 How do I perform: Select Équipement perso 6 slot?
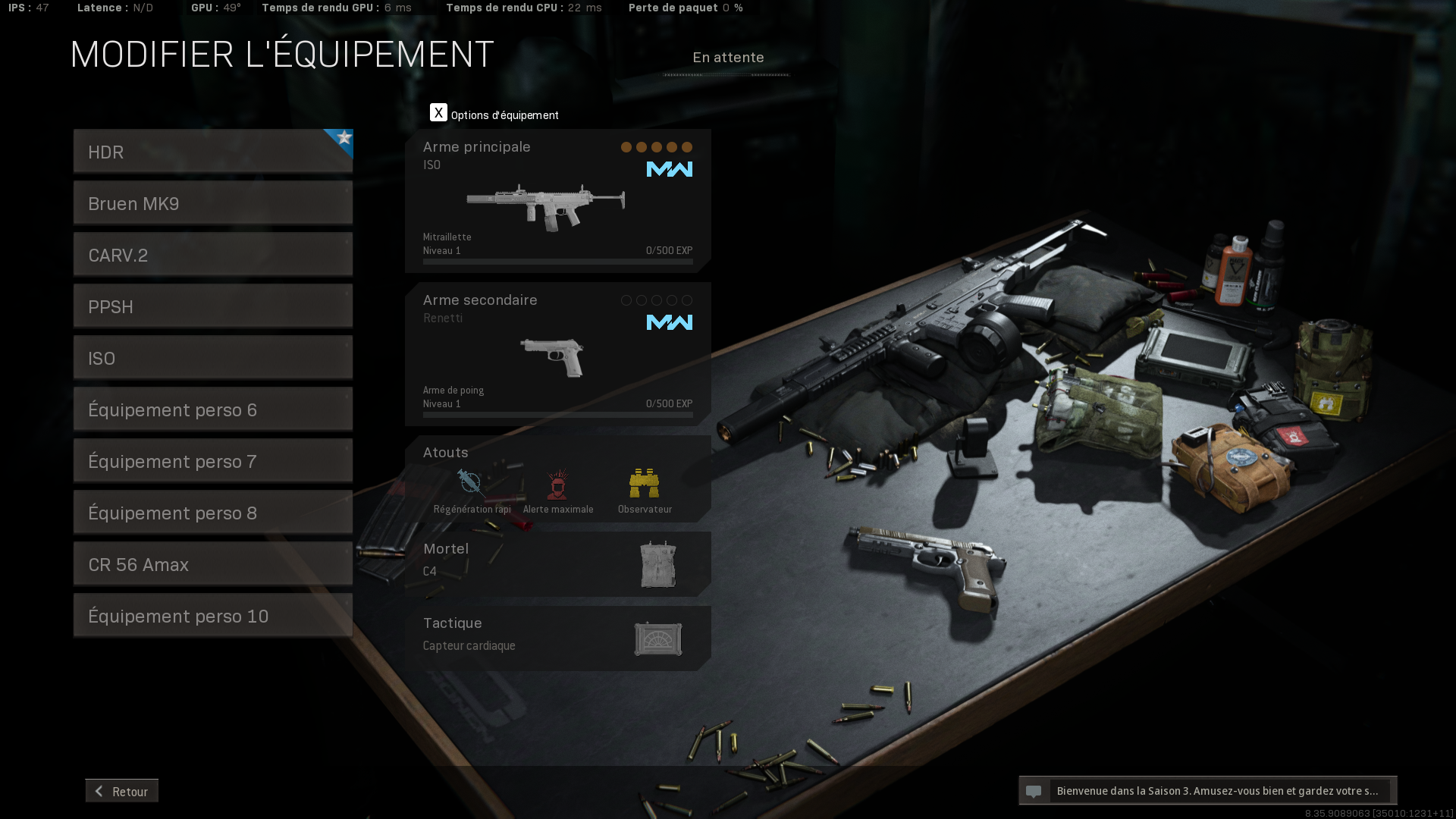click(212, 409)
